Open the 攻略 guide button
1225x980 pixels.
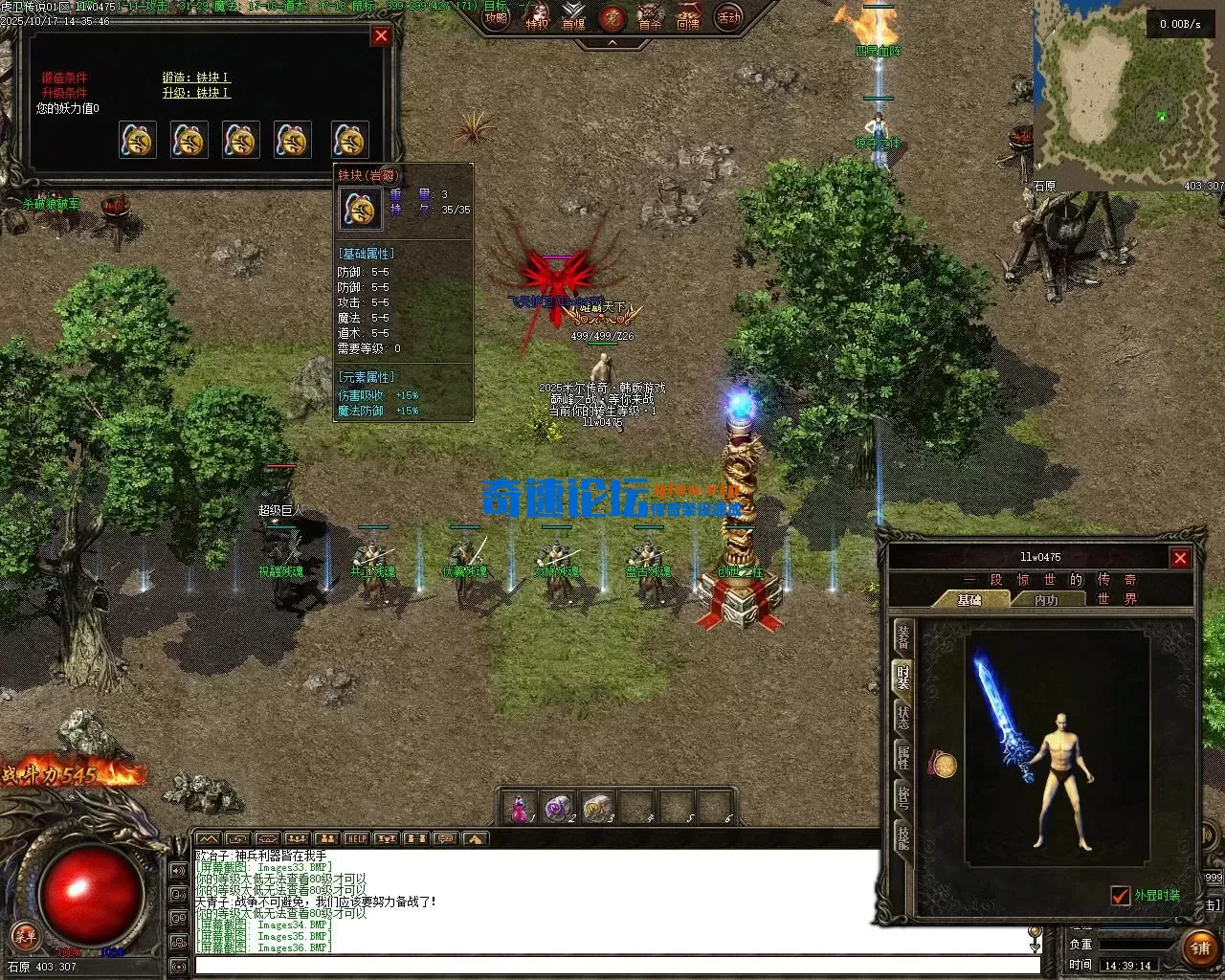click(x=496, y=17)
